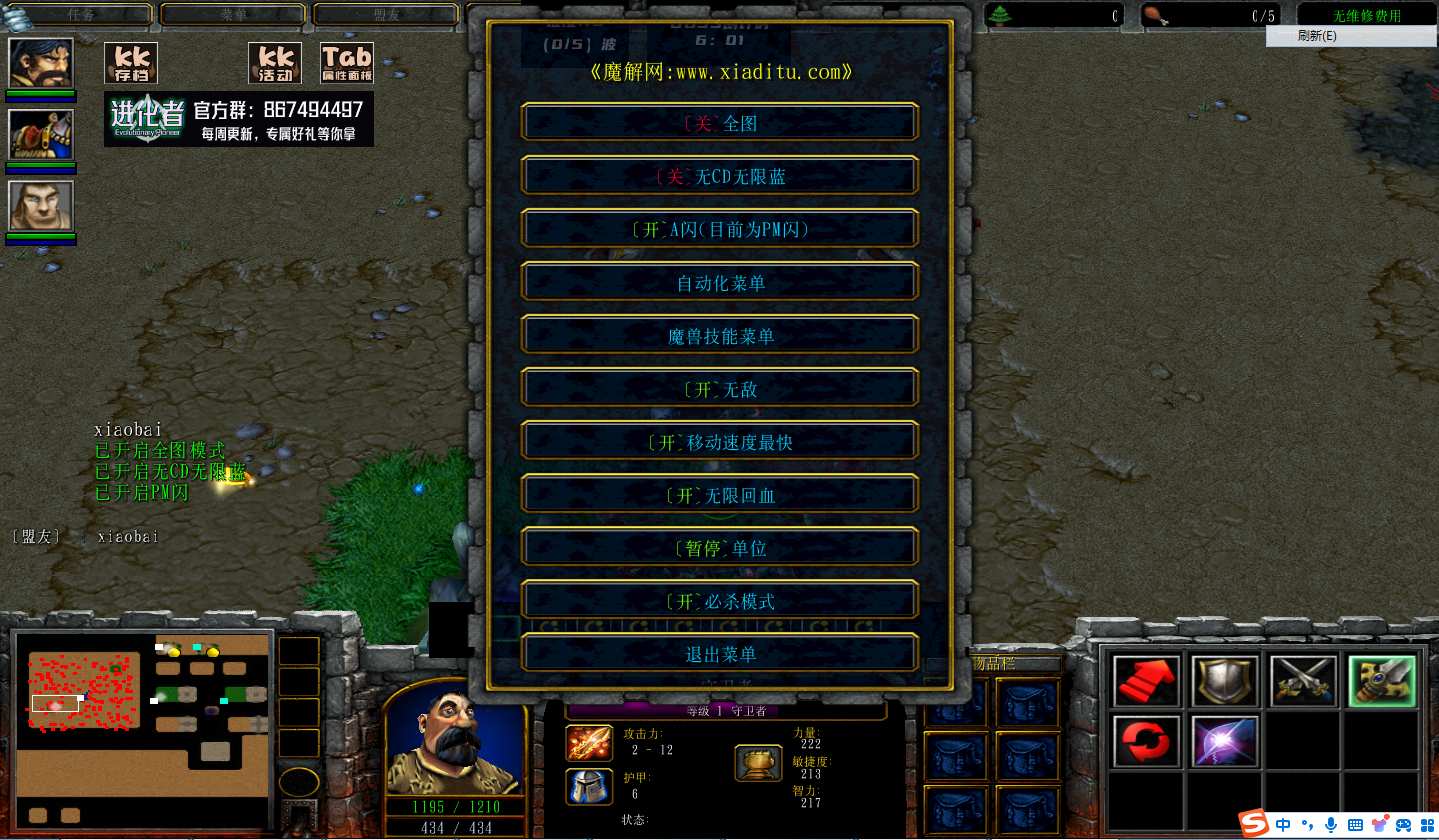
Task: Open the 自动化菜单 submenu
Action: 719,282
